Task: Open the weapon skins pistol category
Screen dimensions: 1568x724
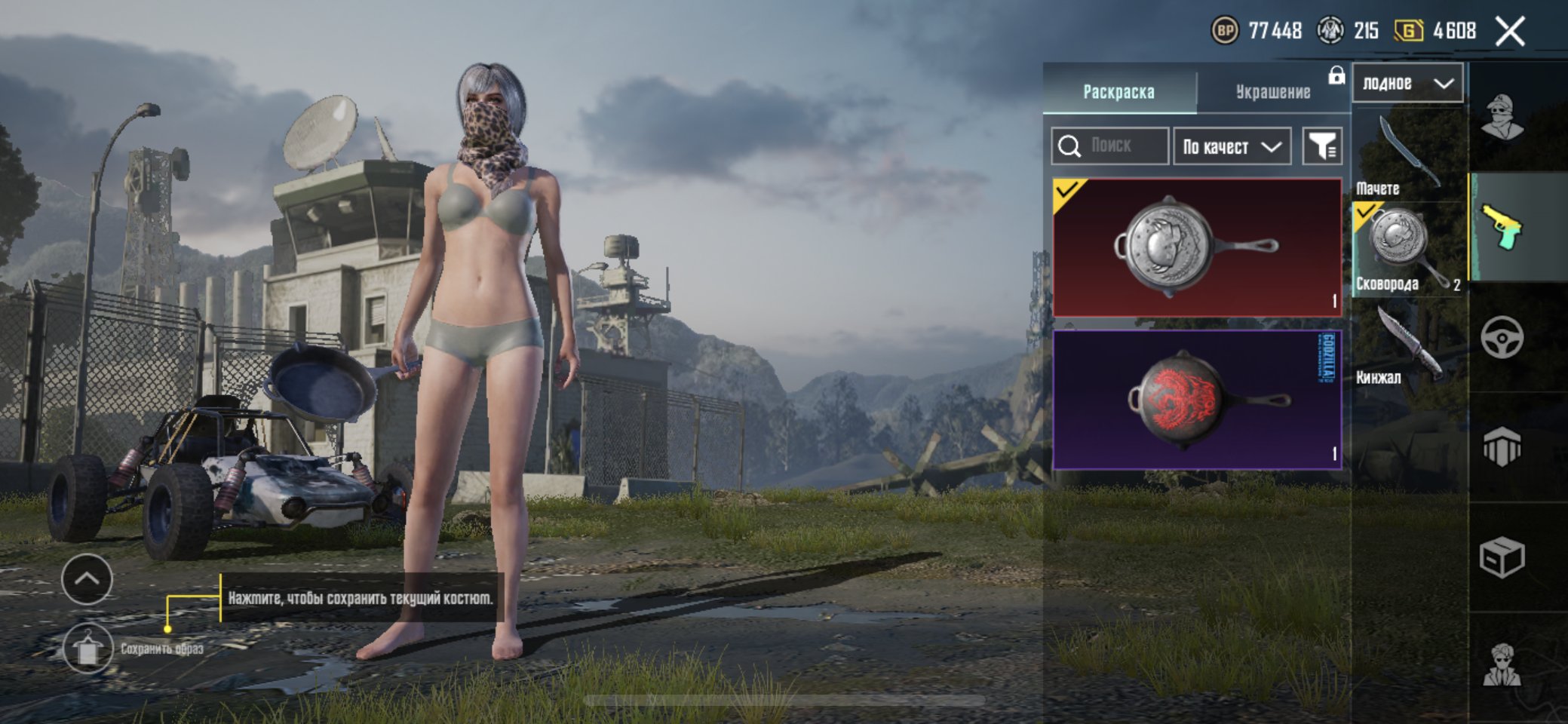Action: click(x=1502, y=226)
